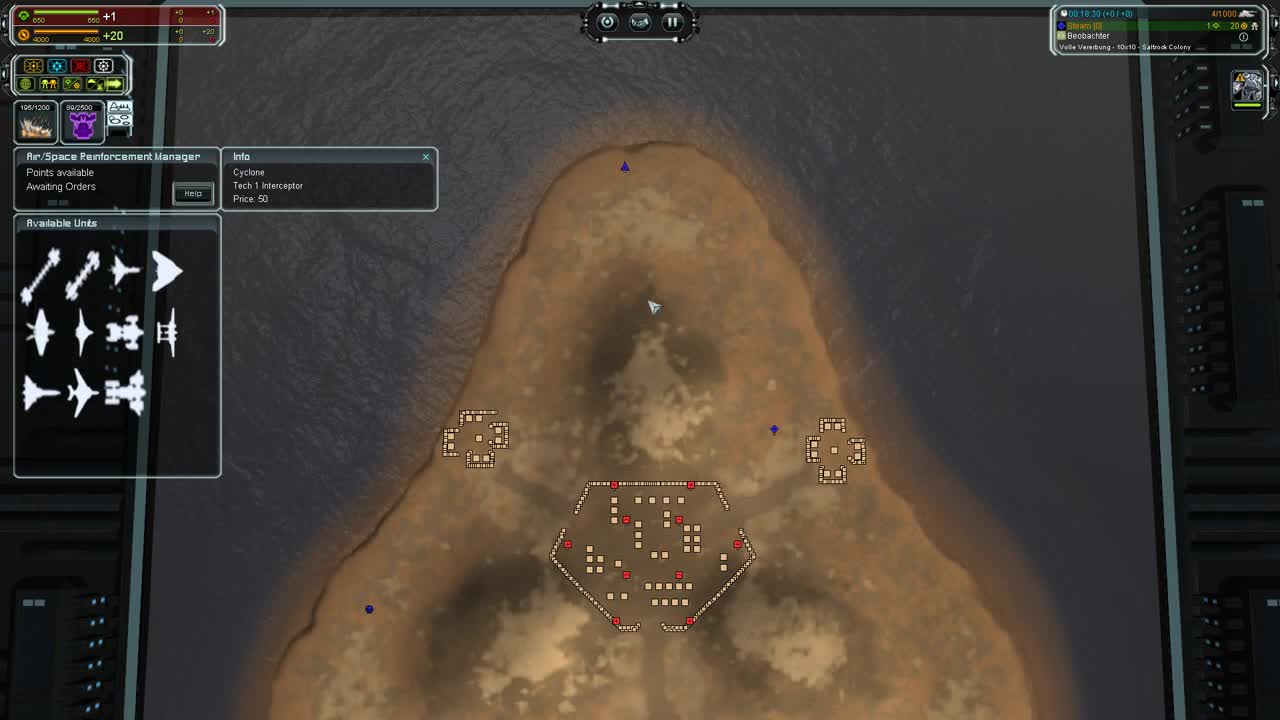Toggle the cyan overlay icon in the toolbar

click(x=56, y=65)
